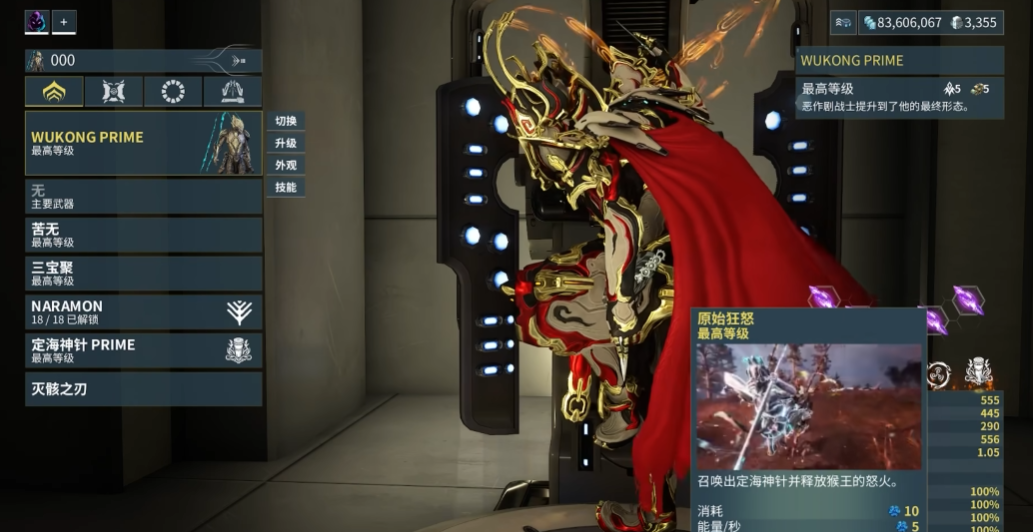Switch to the square emblem loadout tab
1033x532 pixels.
(x=113, y=92)
